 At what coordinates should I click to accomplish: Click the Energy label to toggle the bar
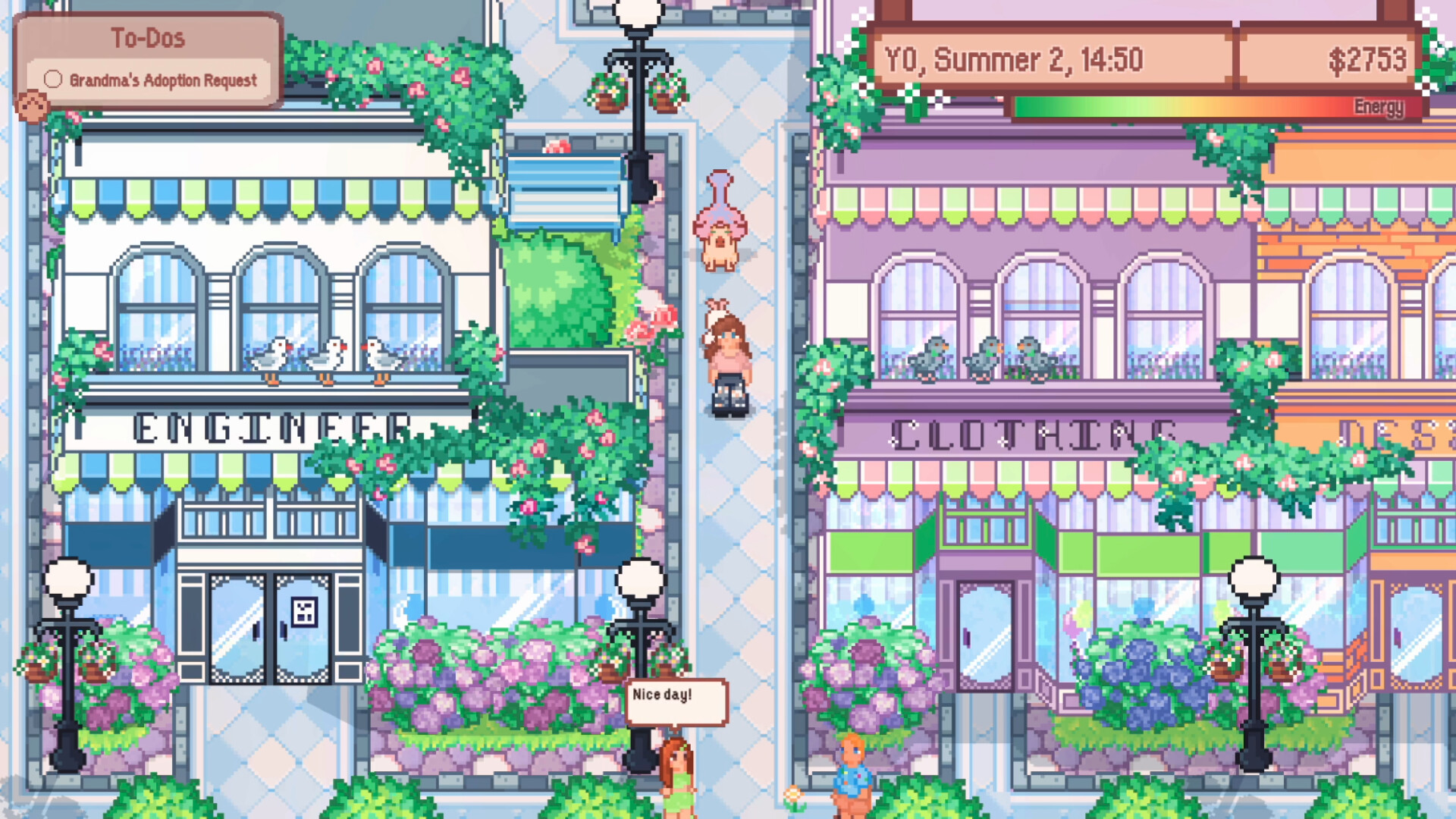point(1376,108)
